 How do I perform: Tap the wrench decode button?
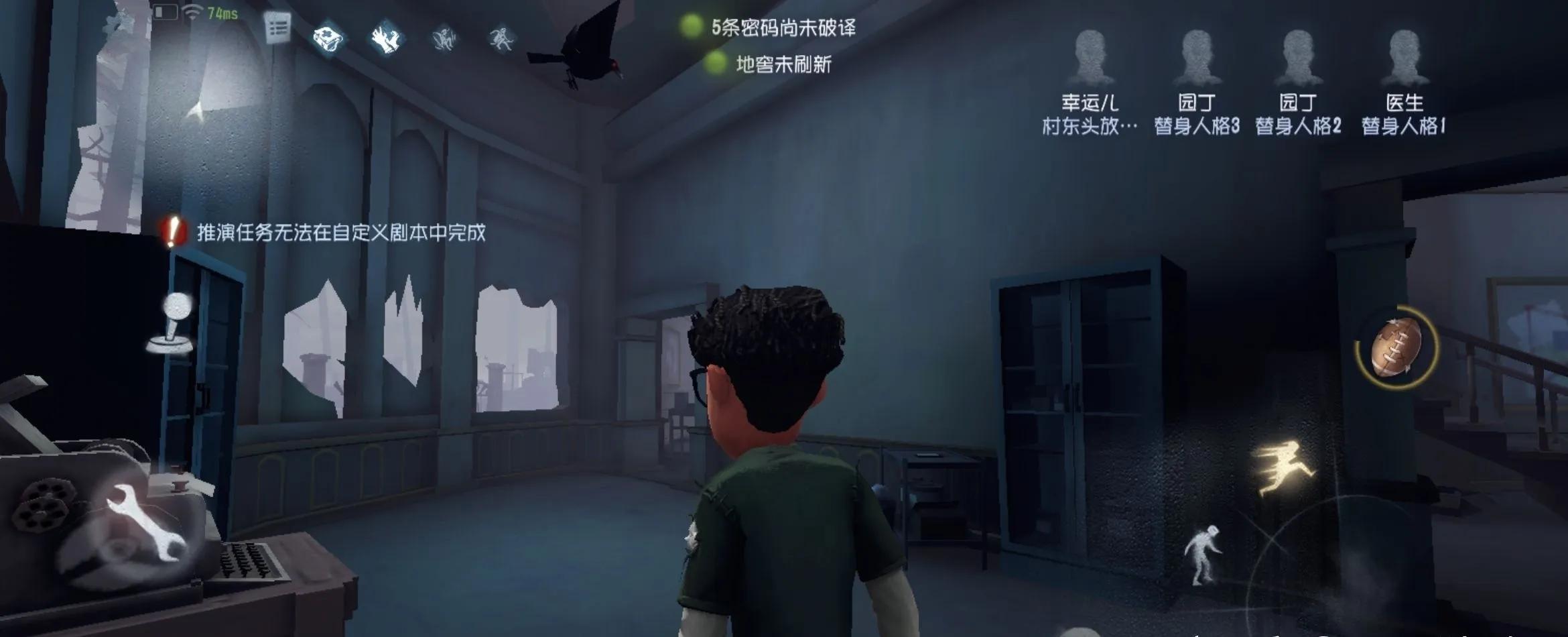pyautogui.click(x=146, y=521)
